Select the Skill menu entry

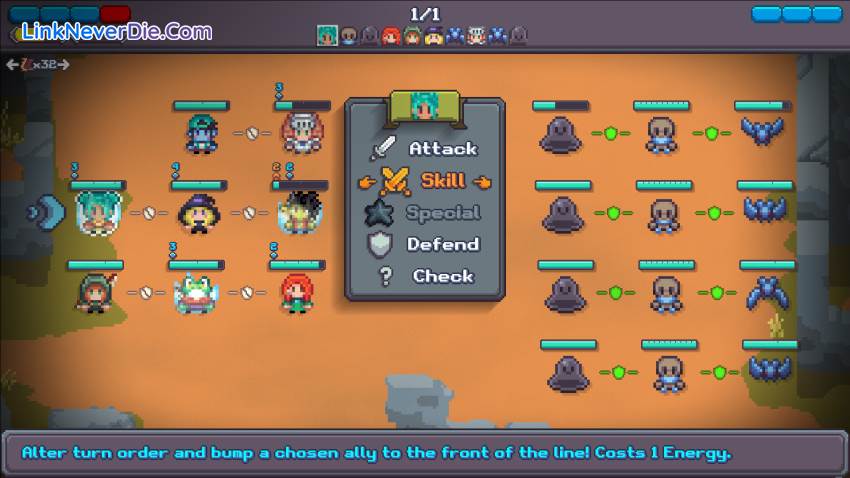pyautogui.click(x=442, y=180)
